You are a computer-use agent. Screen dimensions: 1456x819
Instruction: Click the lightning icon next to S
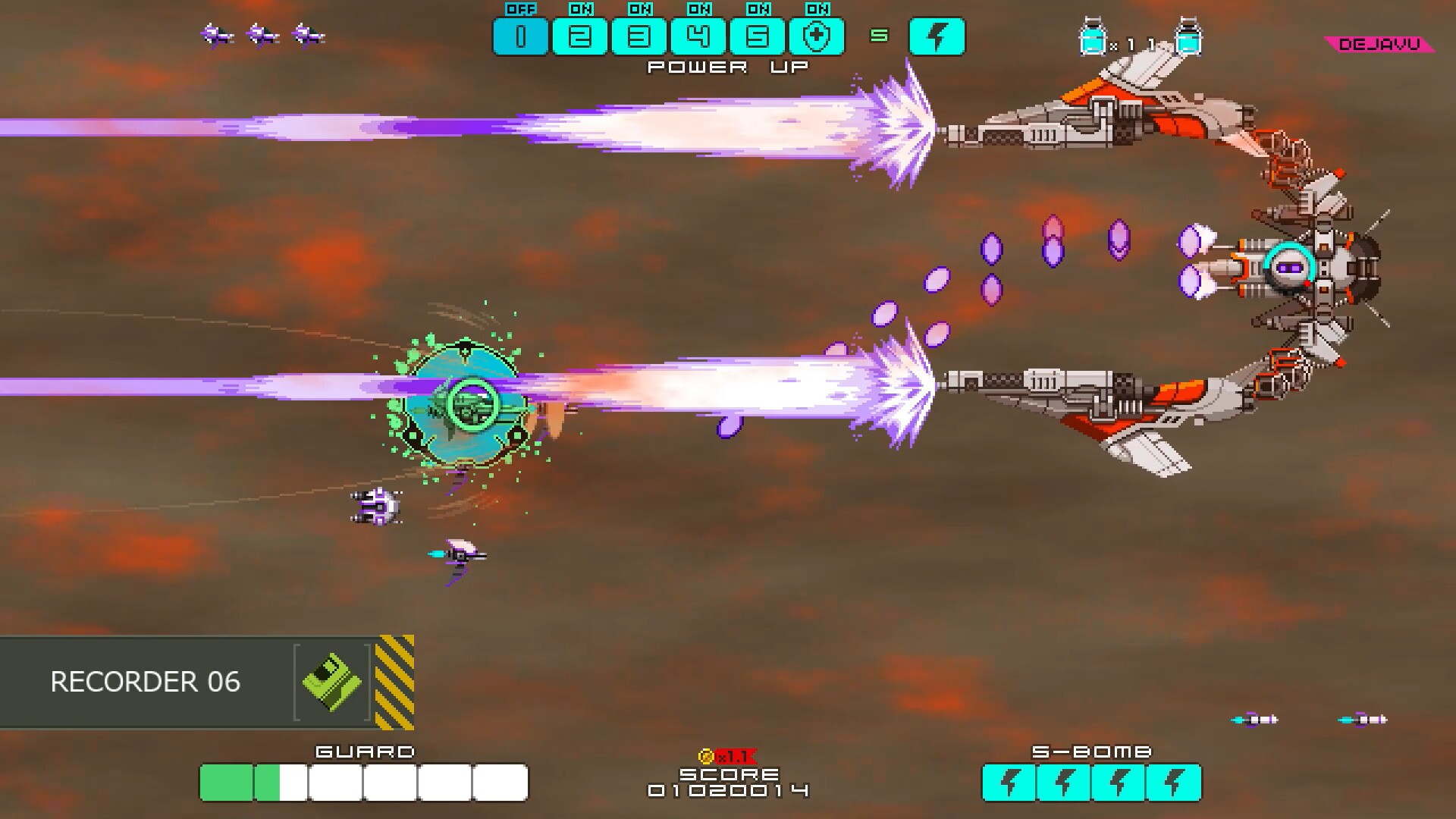click(938, 36)
